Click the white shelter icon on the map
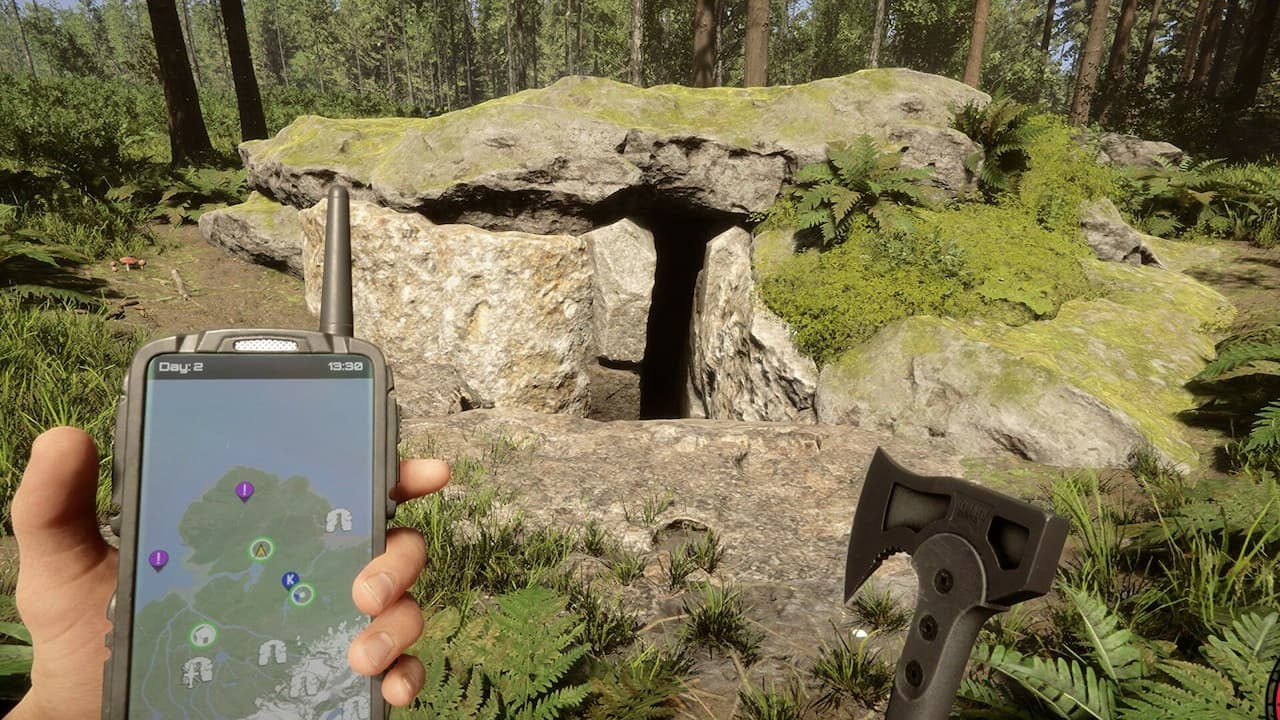Viewport: 1280px width, 720px height. pos(202,636)
